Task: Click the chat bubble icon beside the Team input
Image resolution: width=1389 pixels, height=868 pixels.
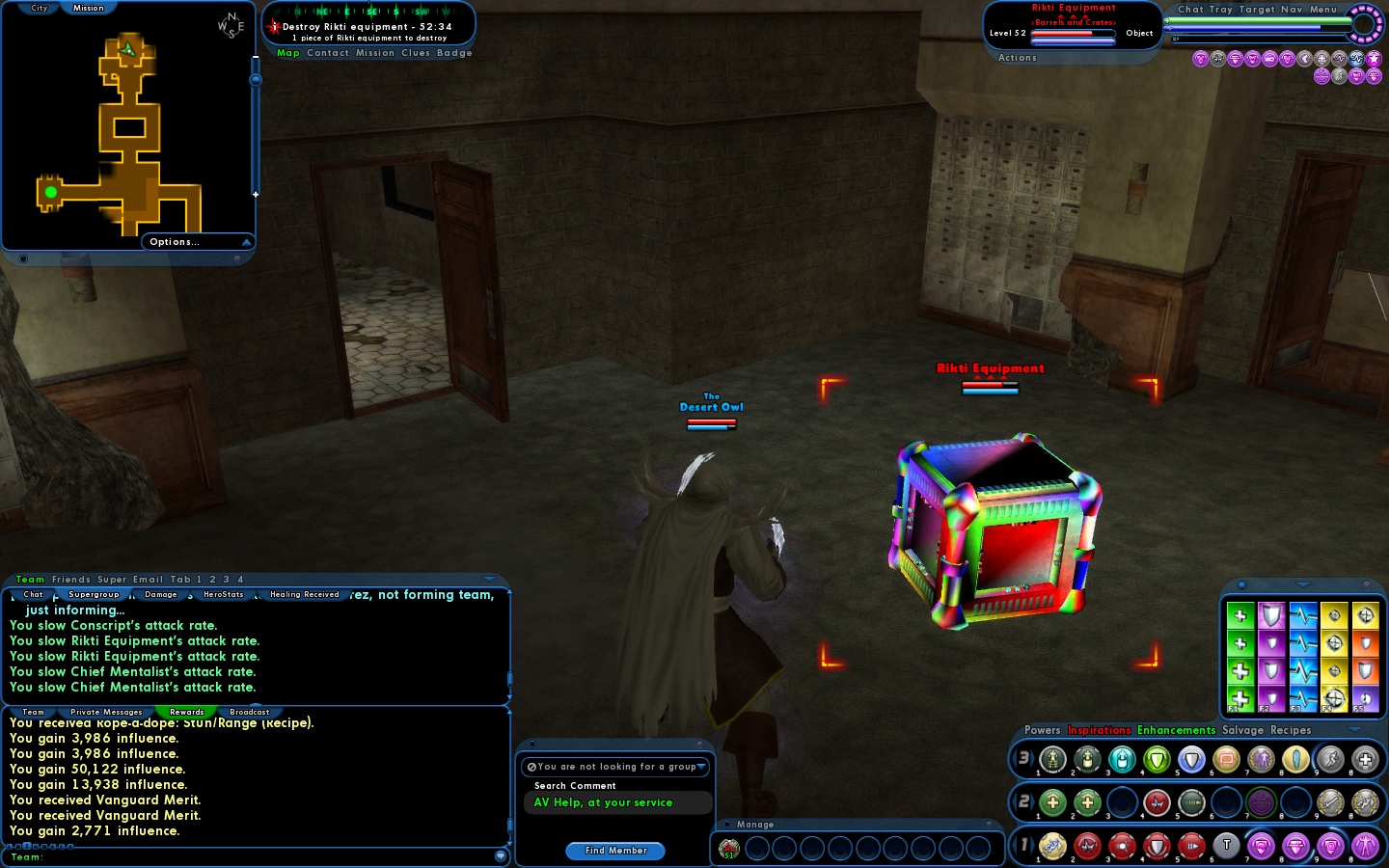Action: 501,855
